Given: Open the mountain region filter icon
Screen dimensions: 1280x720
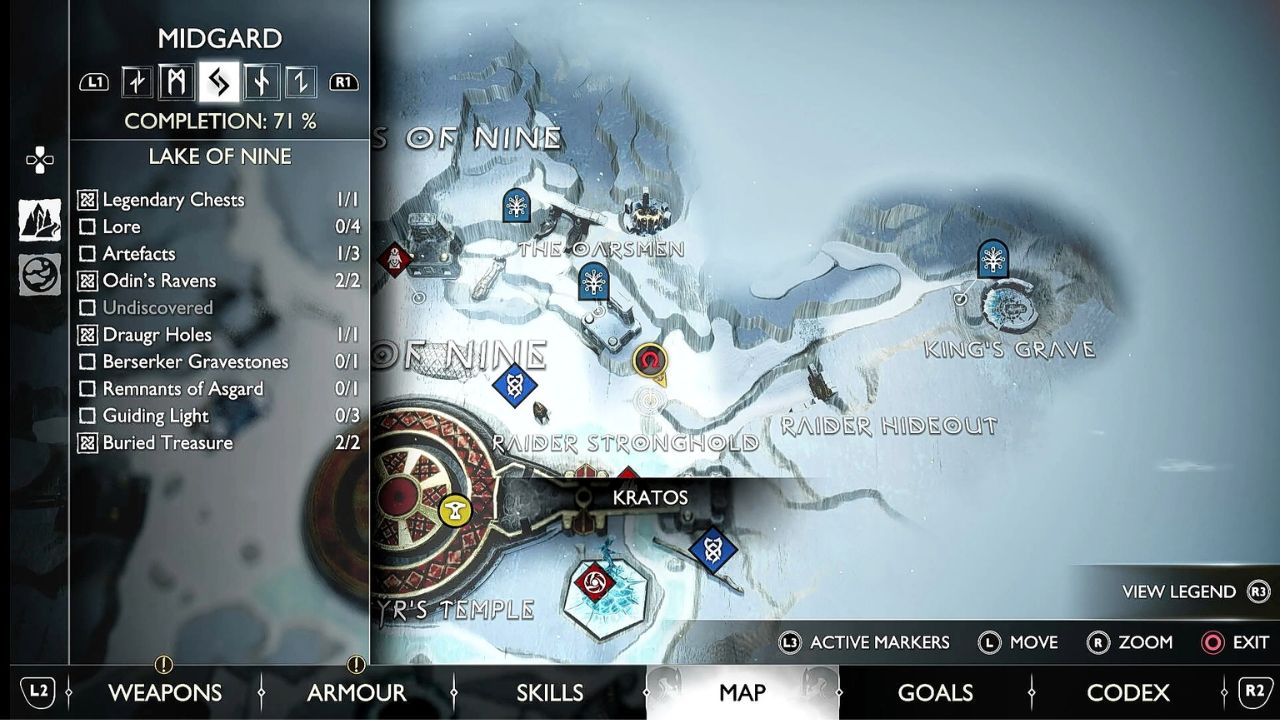Looking at the screenshot, I should click(40, 220).
